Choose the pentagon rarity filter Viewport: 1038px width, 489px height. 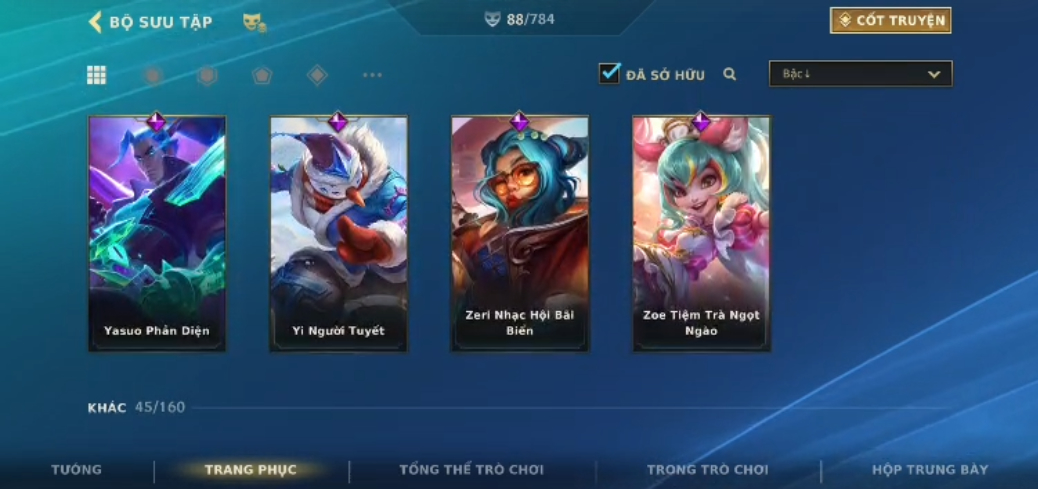click(262, 75)
